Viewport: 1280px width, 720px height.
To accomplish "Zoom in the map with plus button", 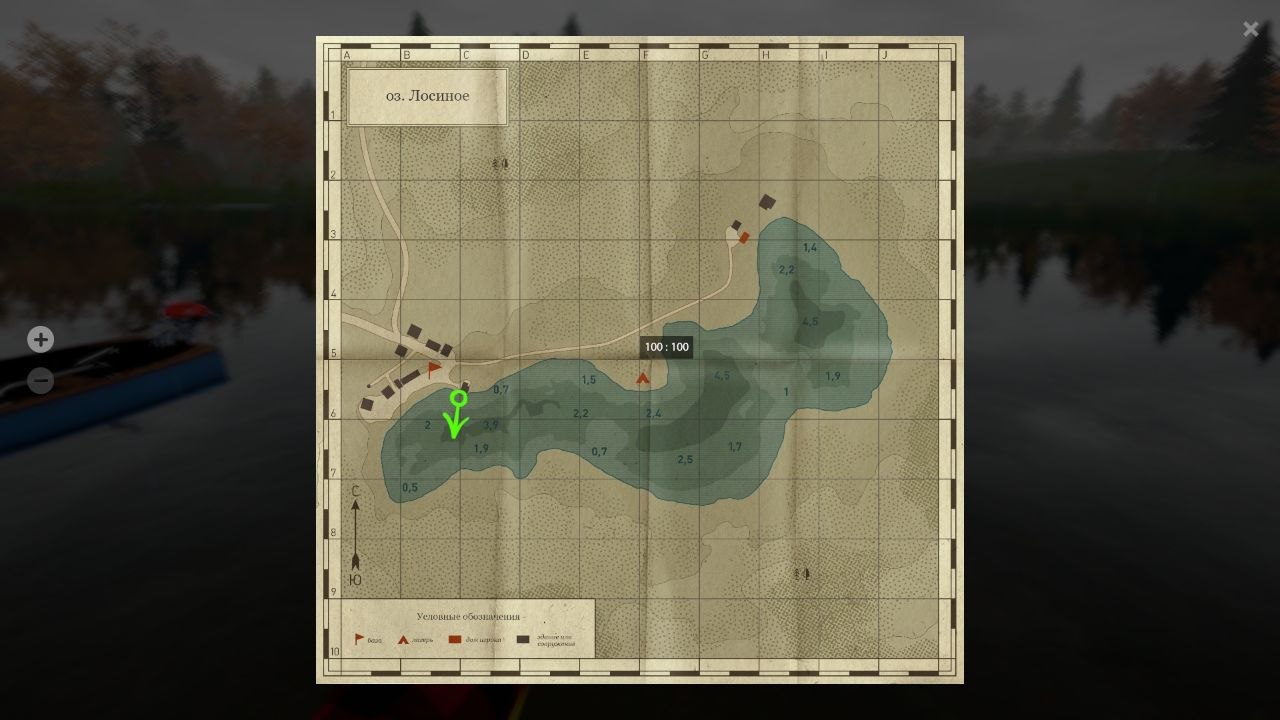I will pyautogui.click(x=40, y=340).
